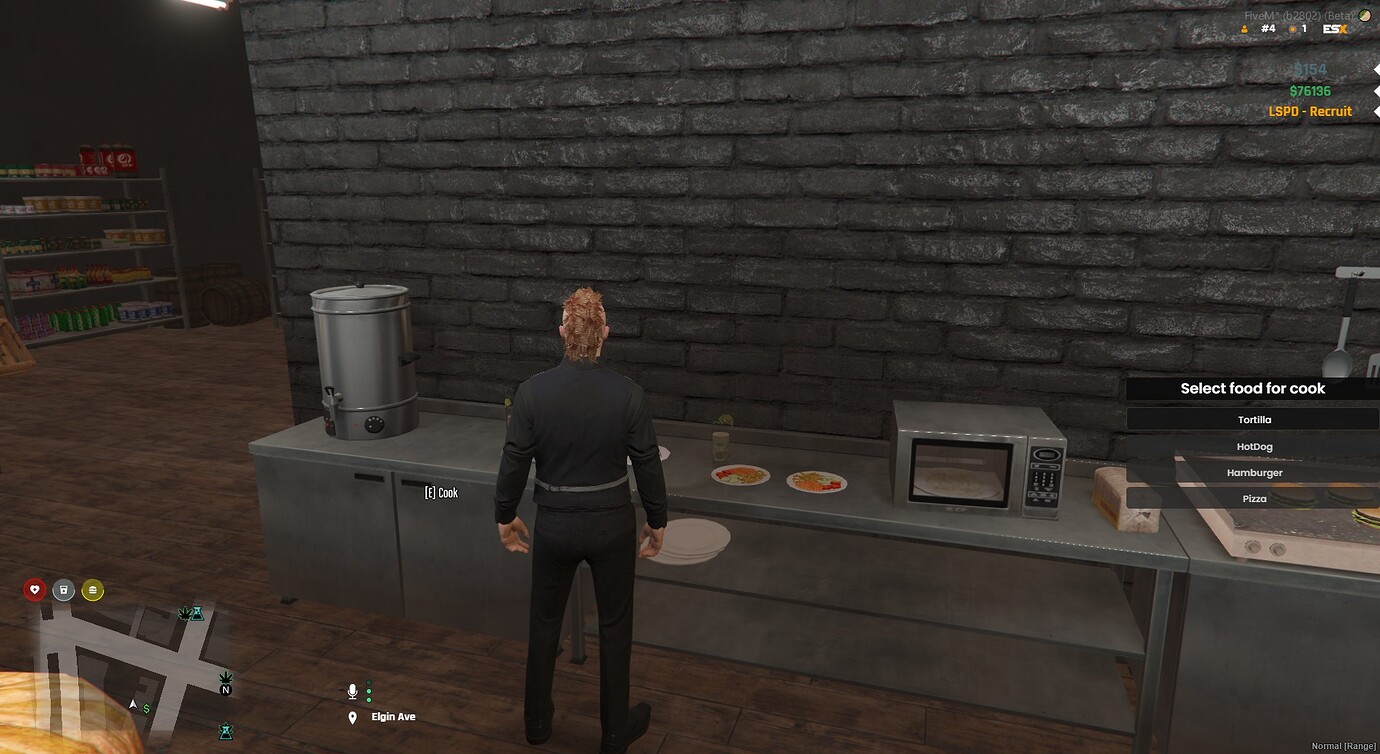Click the thirst drink cup status icon
The width and height of the screenshot is (1380, 754).
click(63, 590)
